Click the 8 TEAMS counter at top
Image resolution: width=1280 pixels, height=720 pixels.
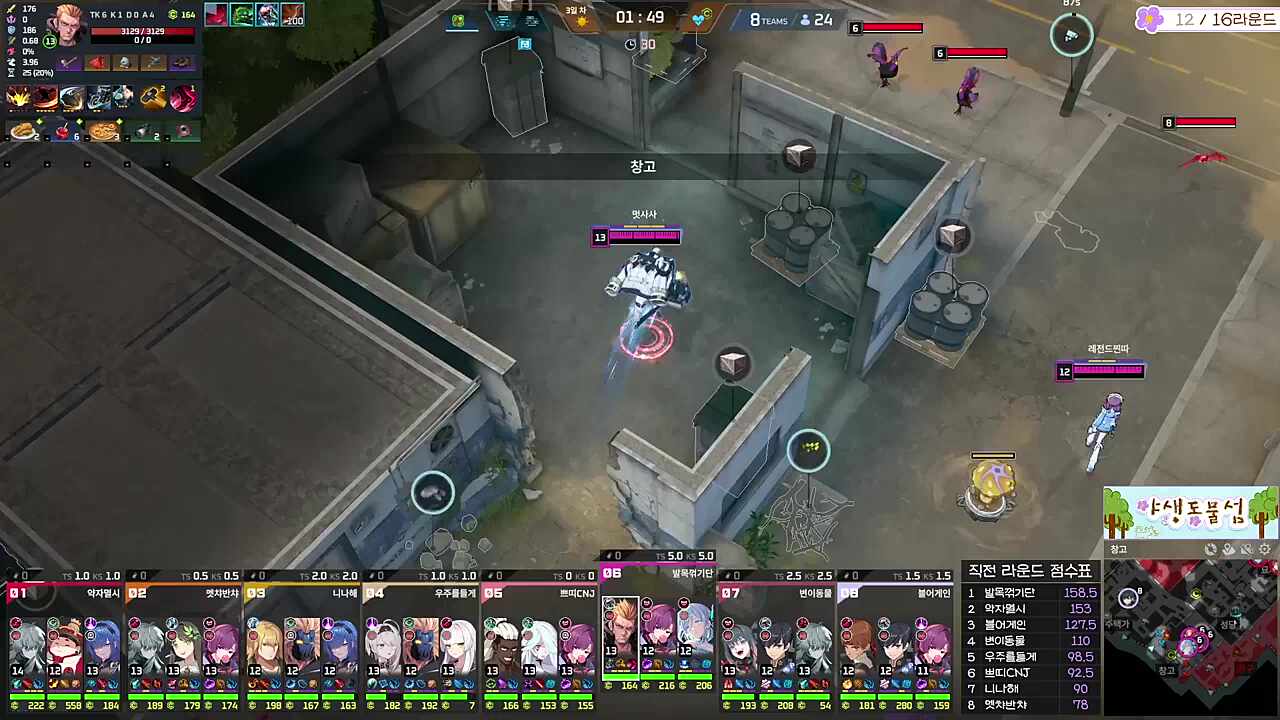pos(770,19)
